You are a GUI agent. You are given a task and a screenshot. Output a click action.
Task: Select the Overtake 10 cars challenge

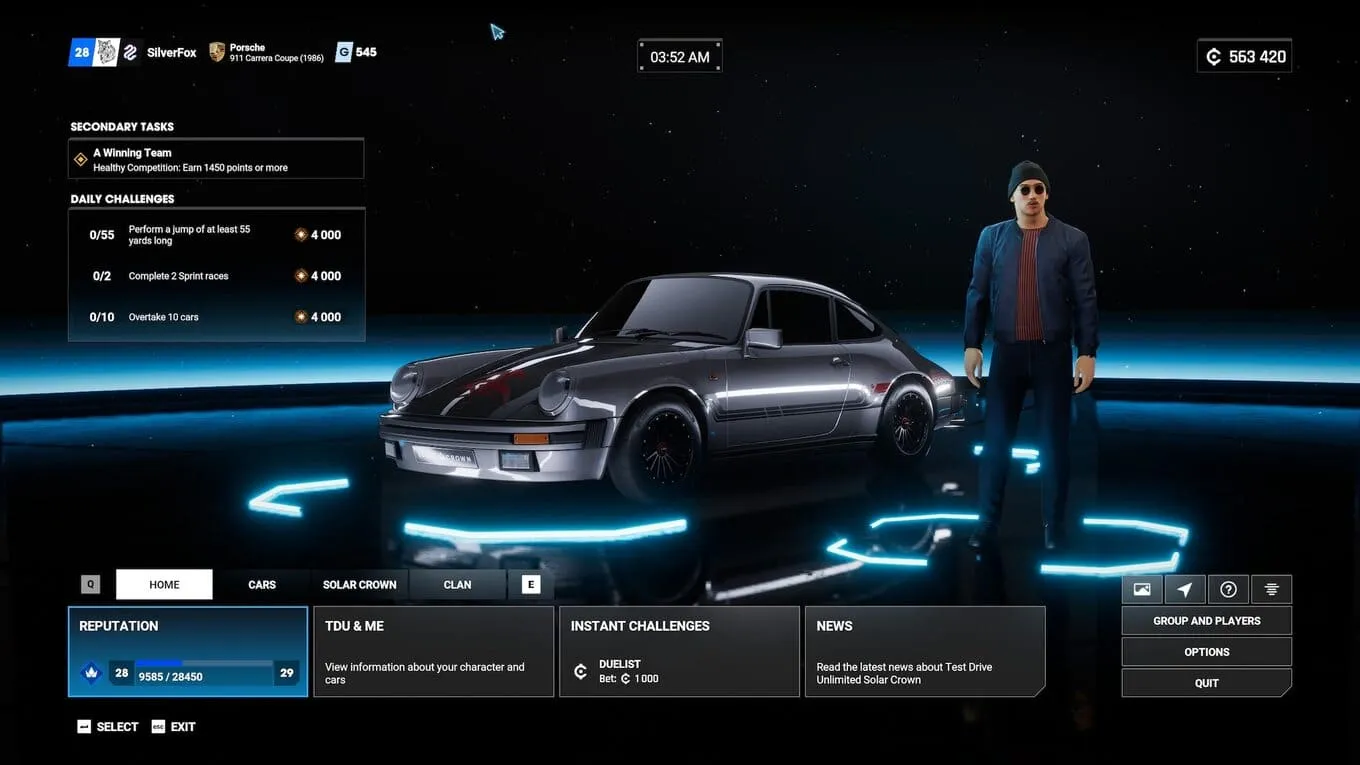coord(216,317)
